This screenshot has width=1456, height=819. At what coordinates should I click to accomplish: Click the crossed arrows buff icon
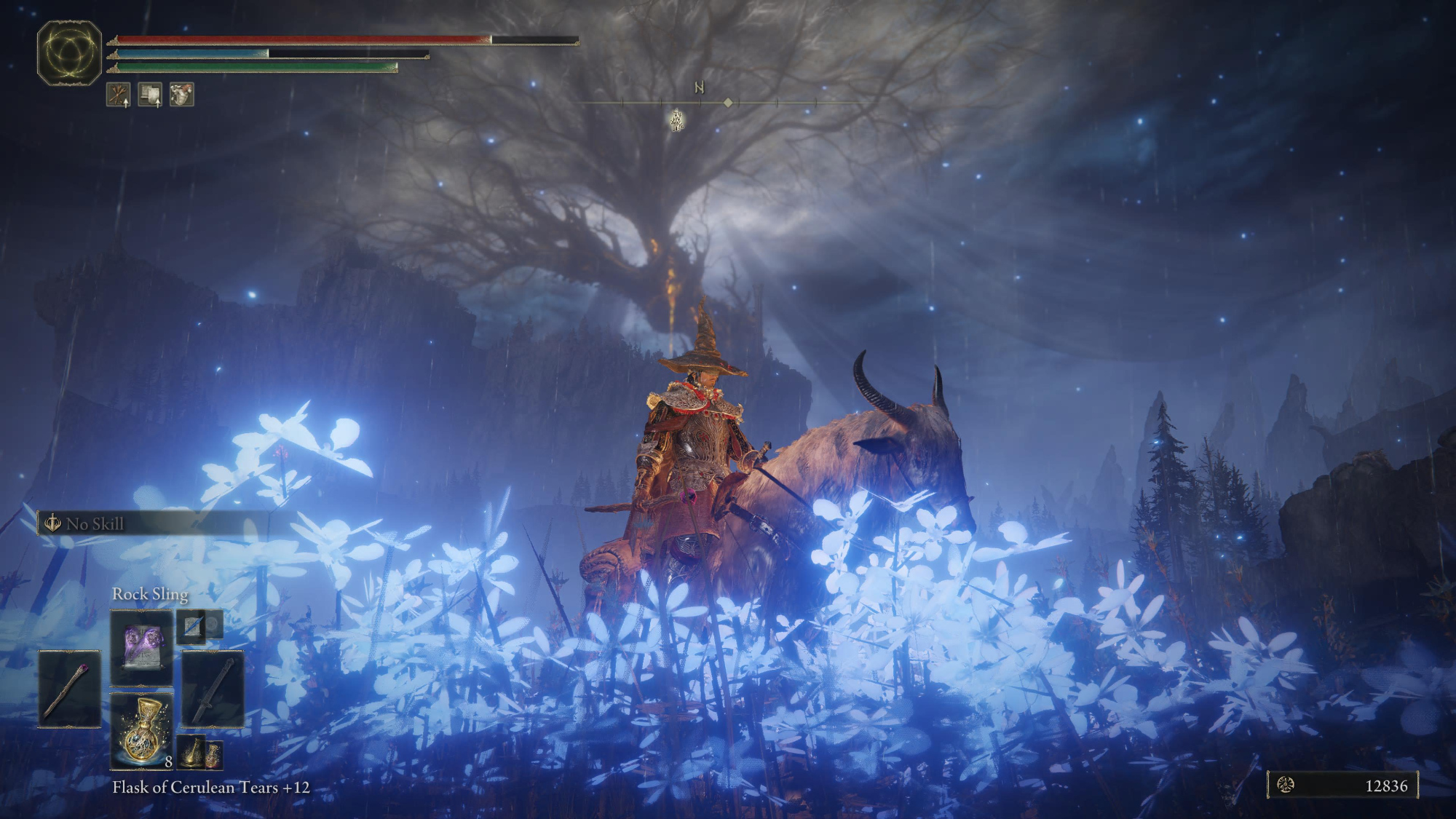pyautogui.click(x=119, y=95)
